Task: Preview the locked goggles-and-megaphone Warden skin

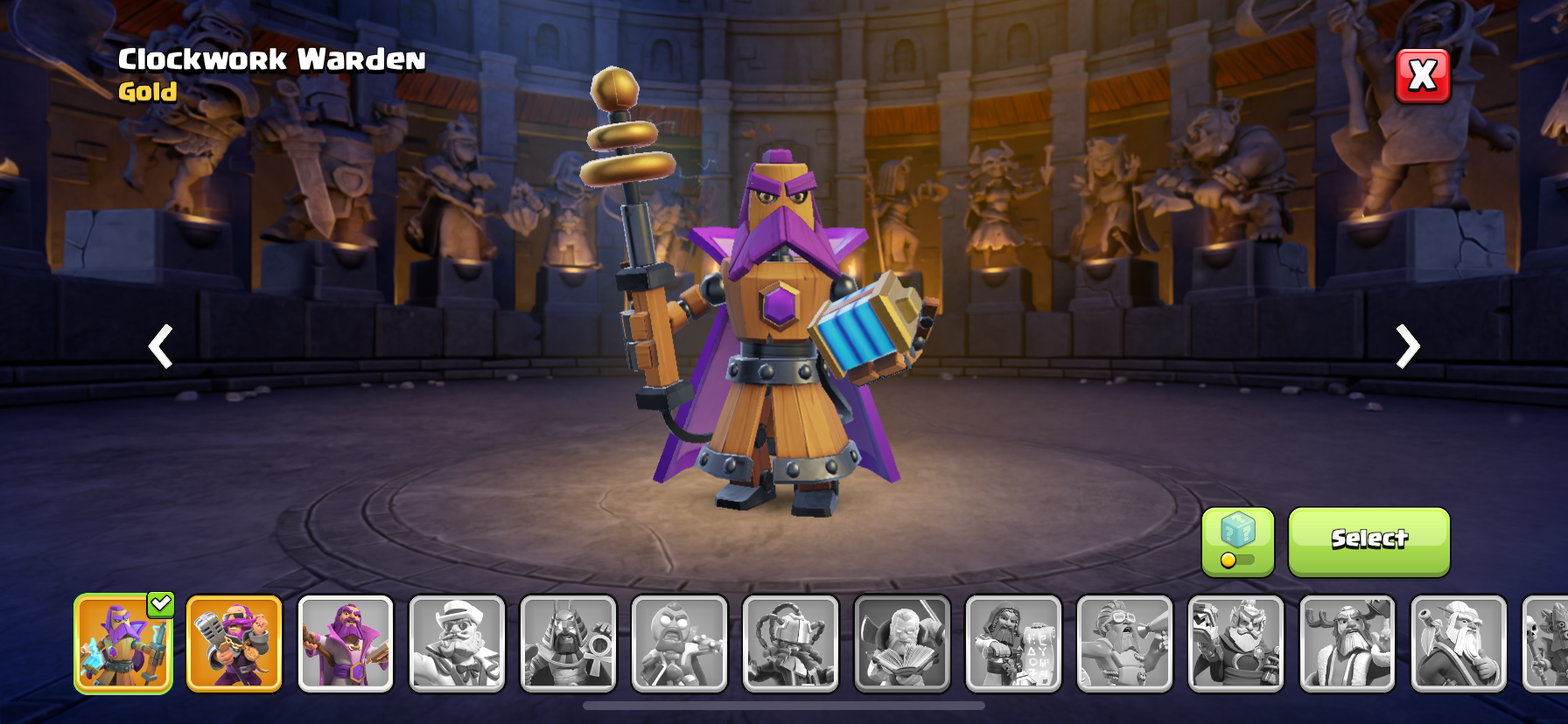Action: [x=1124, y=644]
